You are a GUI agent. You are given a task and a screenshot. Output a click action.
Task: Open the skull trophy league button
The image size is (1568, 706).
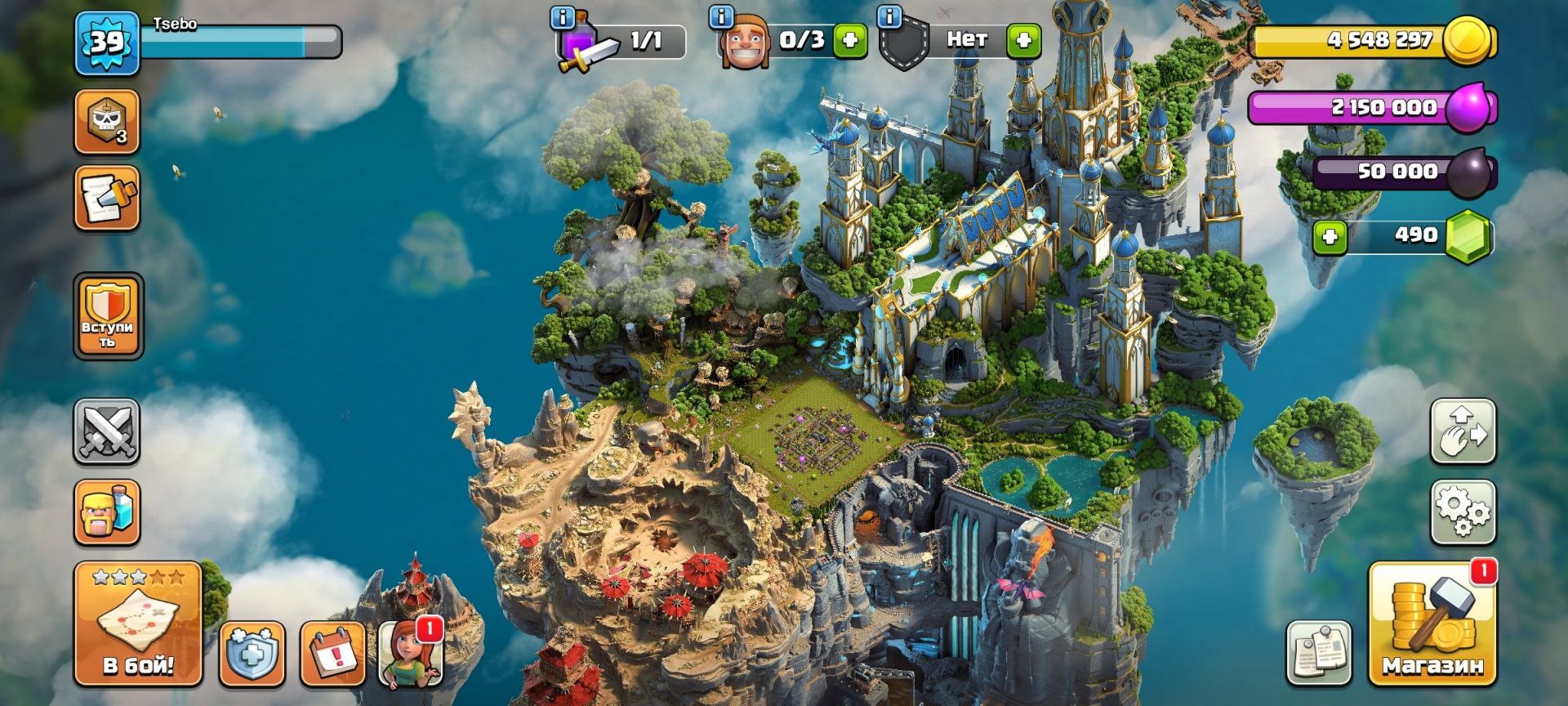pos(107,122)
